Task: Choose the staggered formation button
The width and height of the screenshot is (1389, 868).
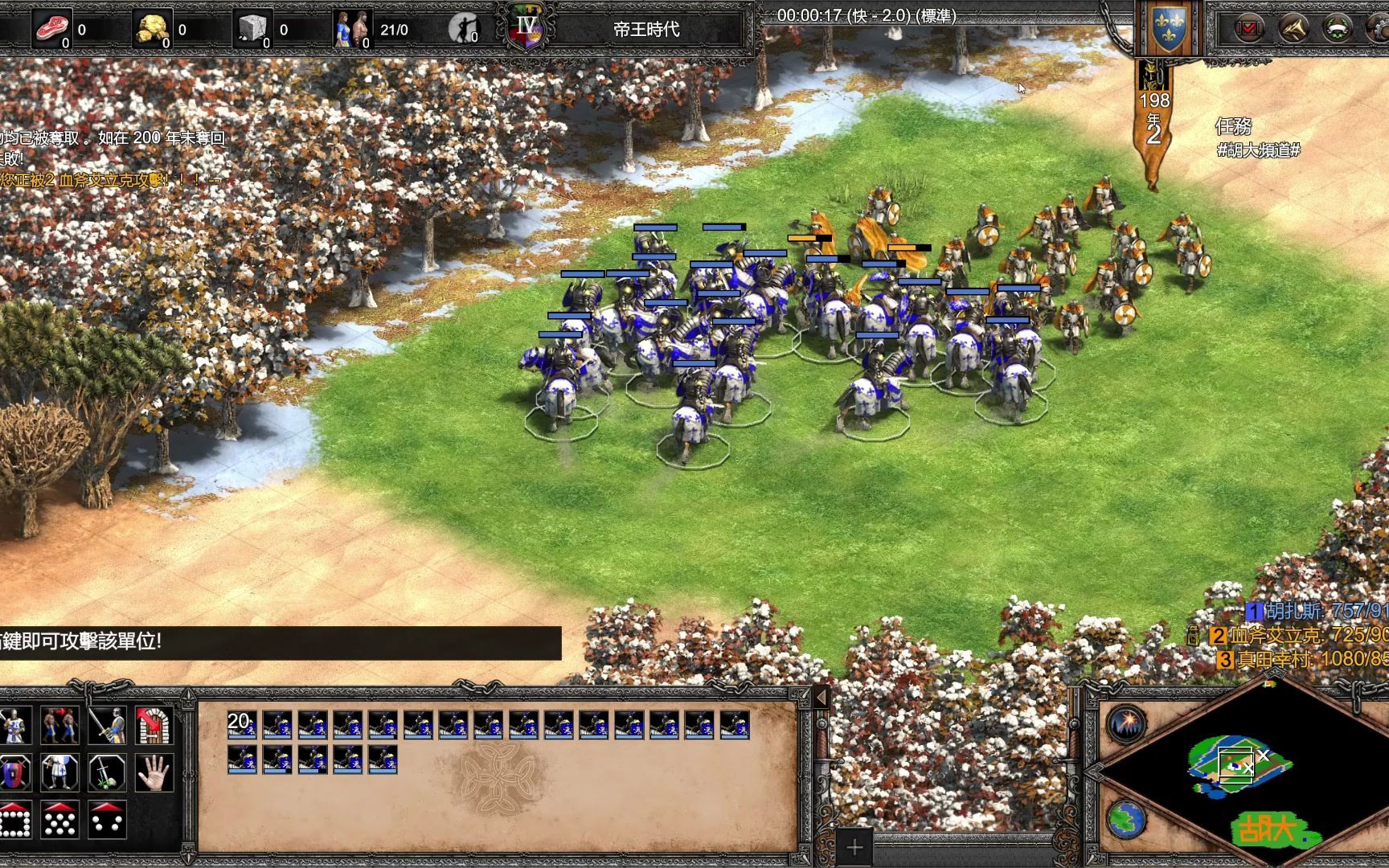Action: click(x=61, y=820)
